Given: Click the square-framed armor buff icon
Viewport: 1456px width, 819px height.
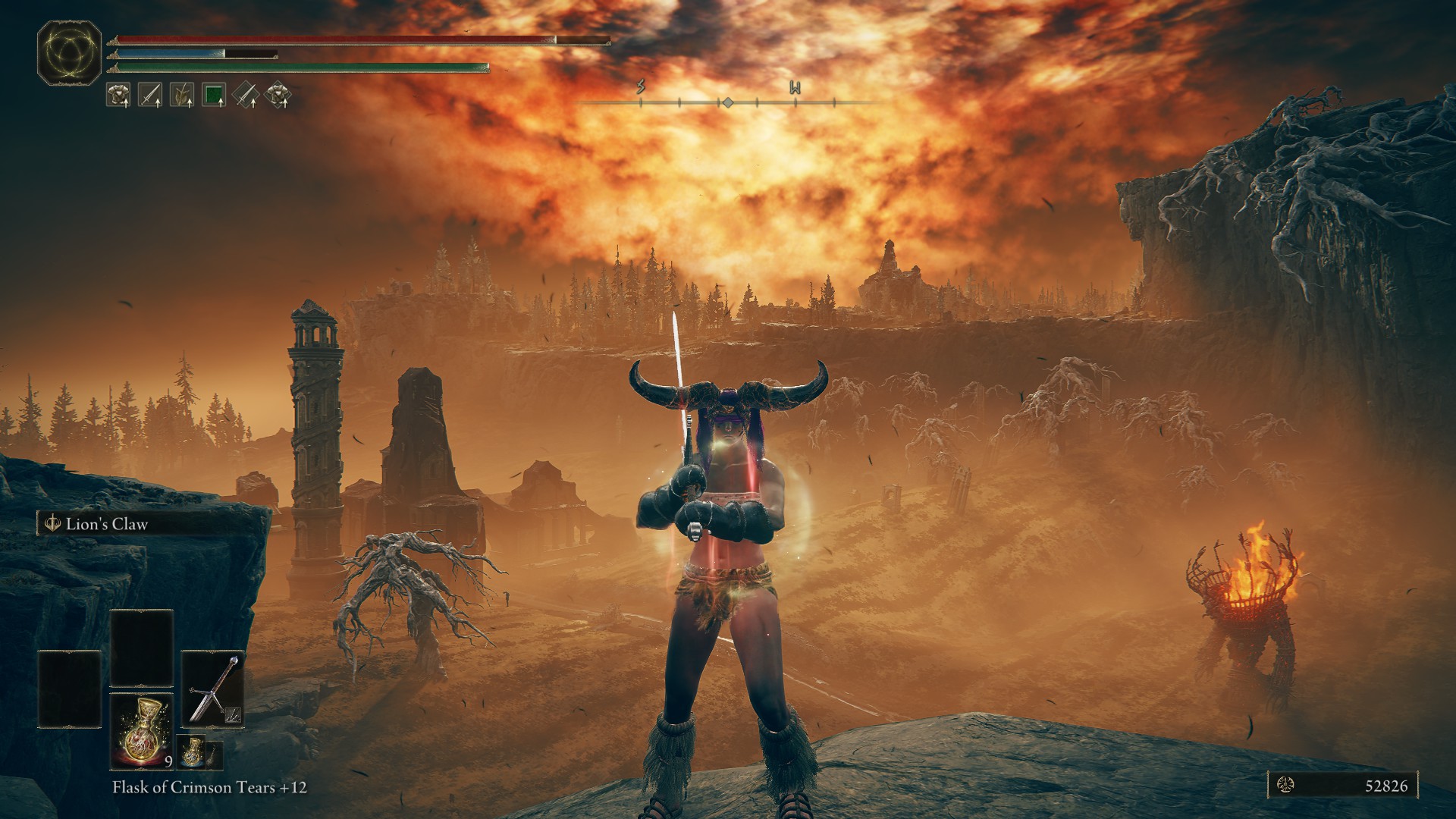Looking at the screenshot, I should coord(118,95).
